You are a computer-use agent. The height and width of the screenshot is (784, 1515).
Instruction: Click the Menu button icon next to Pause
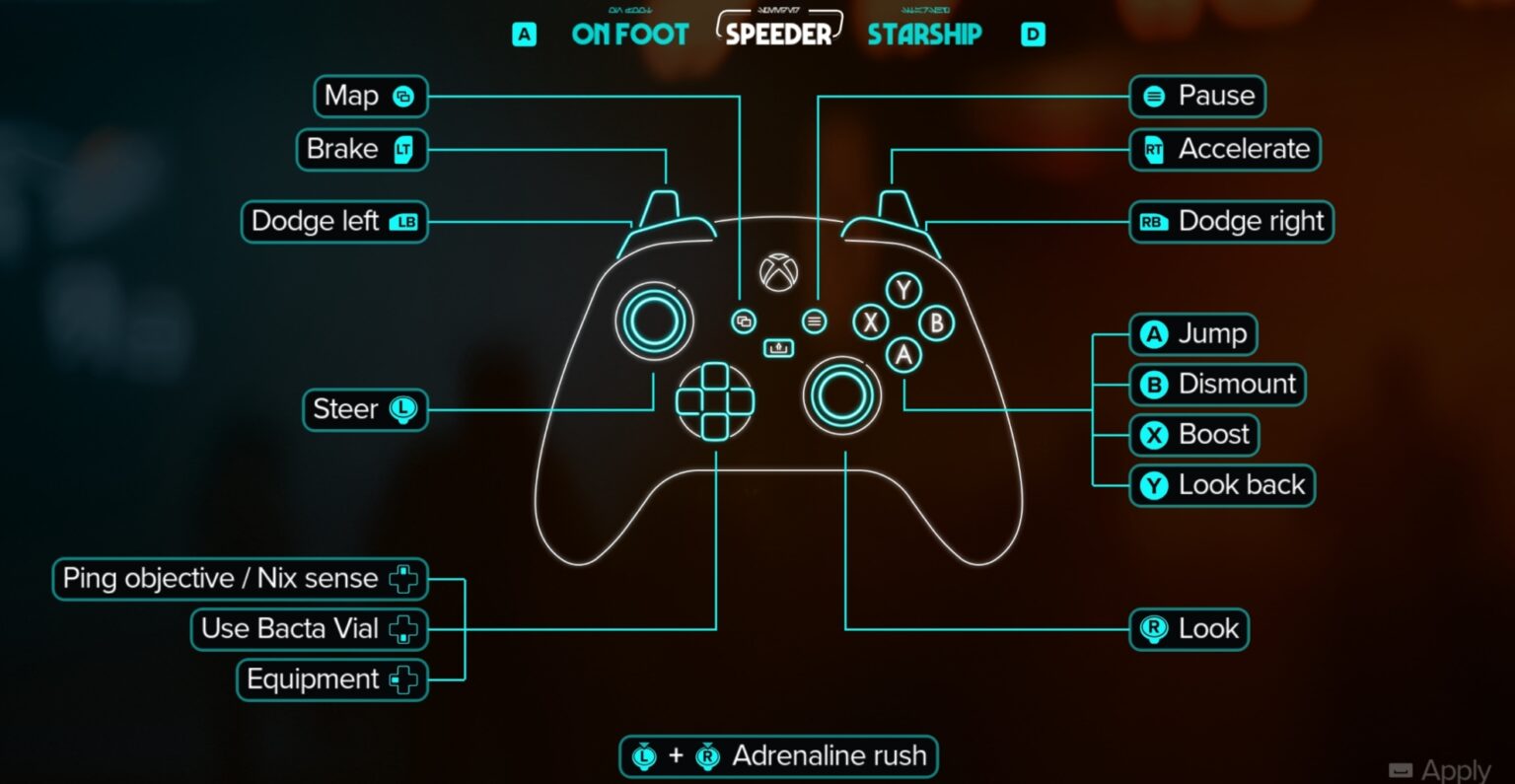[1152, 96]
